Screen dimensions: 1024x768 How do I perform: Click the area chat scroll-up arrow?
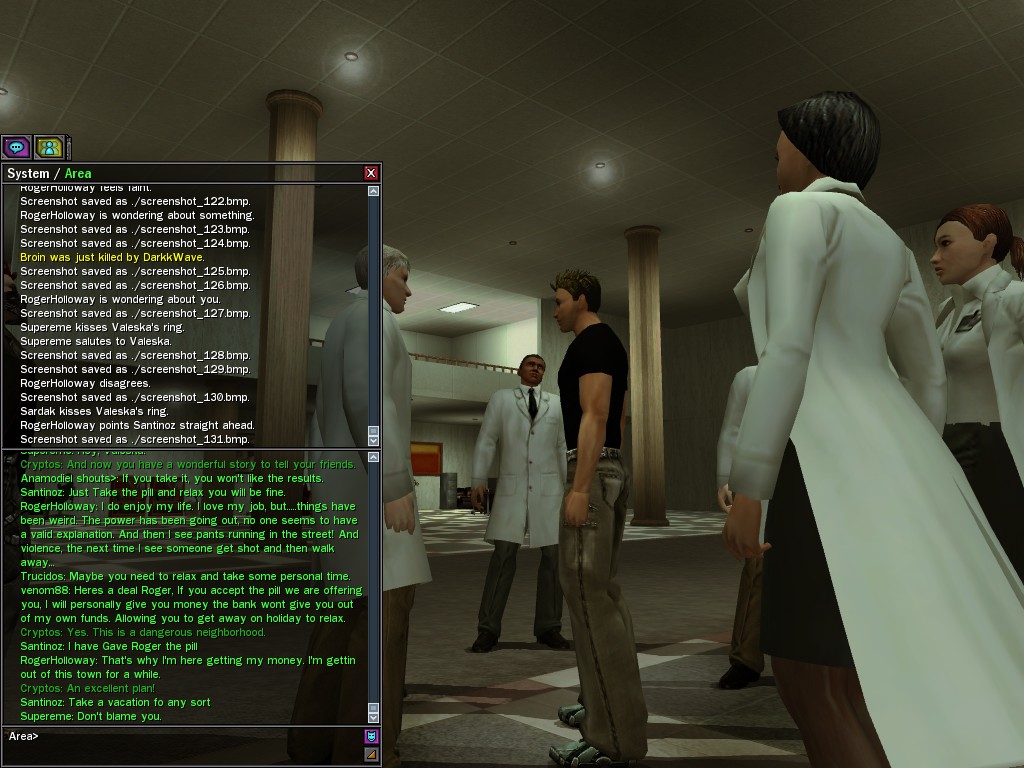pos(374,458)
